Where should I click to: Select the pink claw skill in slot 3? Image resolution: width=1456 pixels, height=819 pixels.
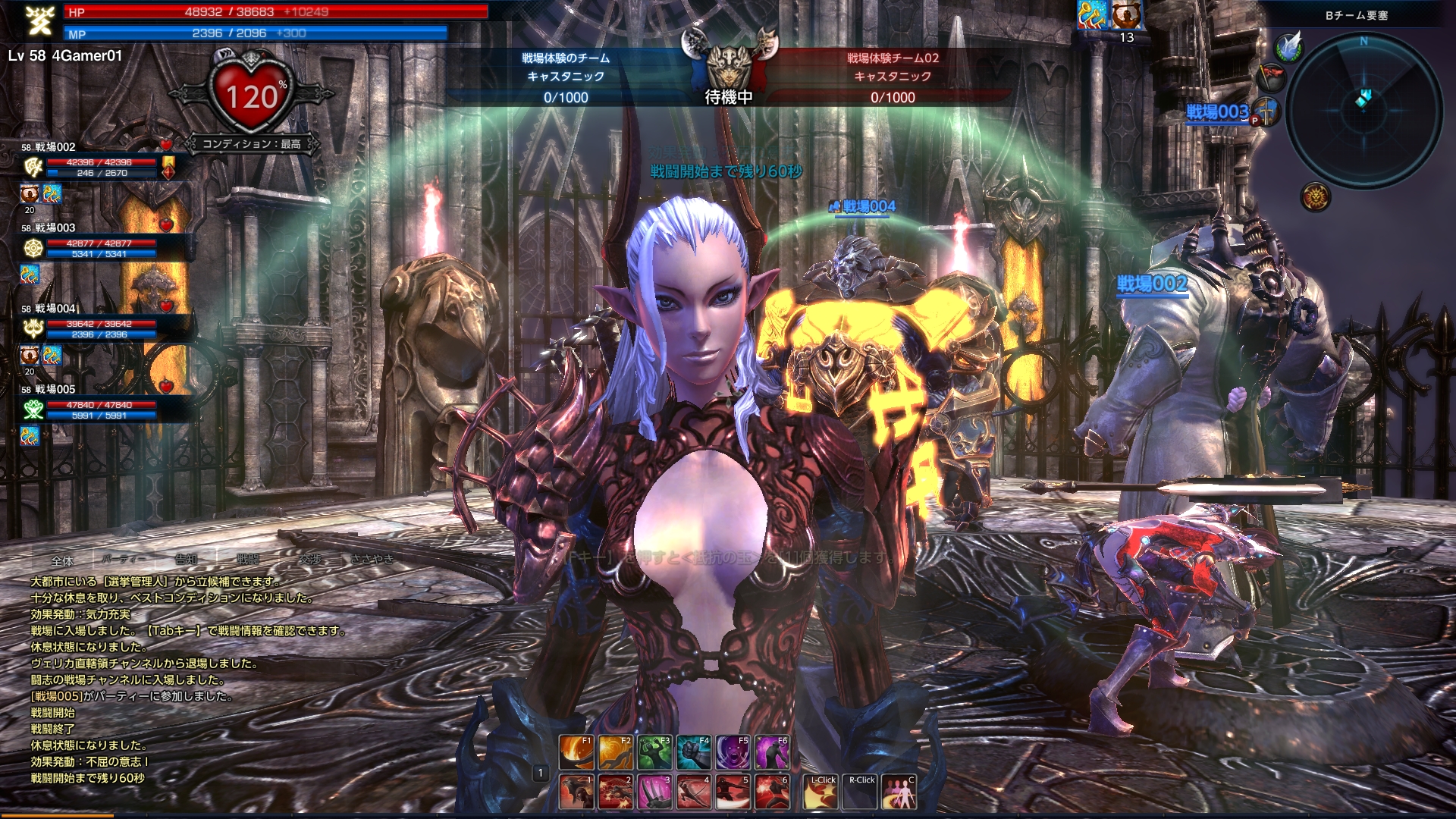[x=654, y=792]
